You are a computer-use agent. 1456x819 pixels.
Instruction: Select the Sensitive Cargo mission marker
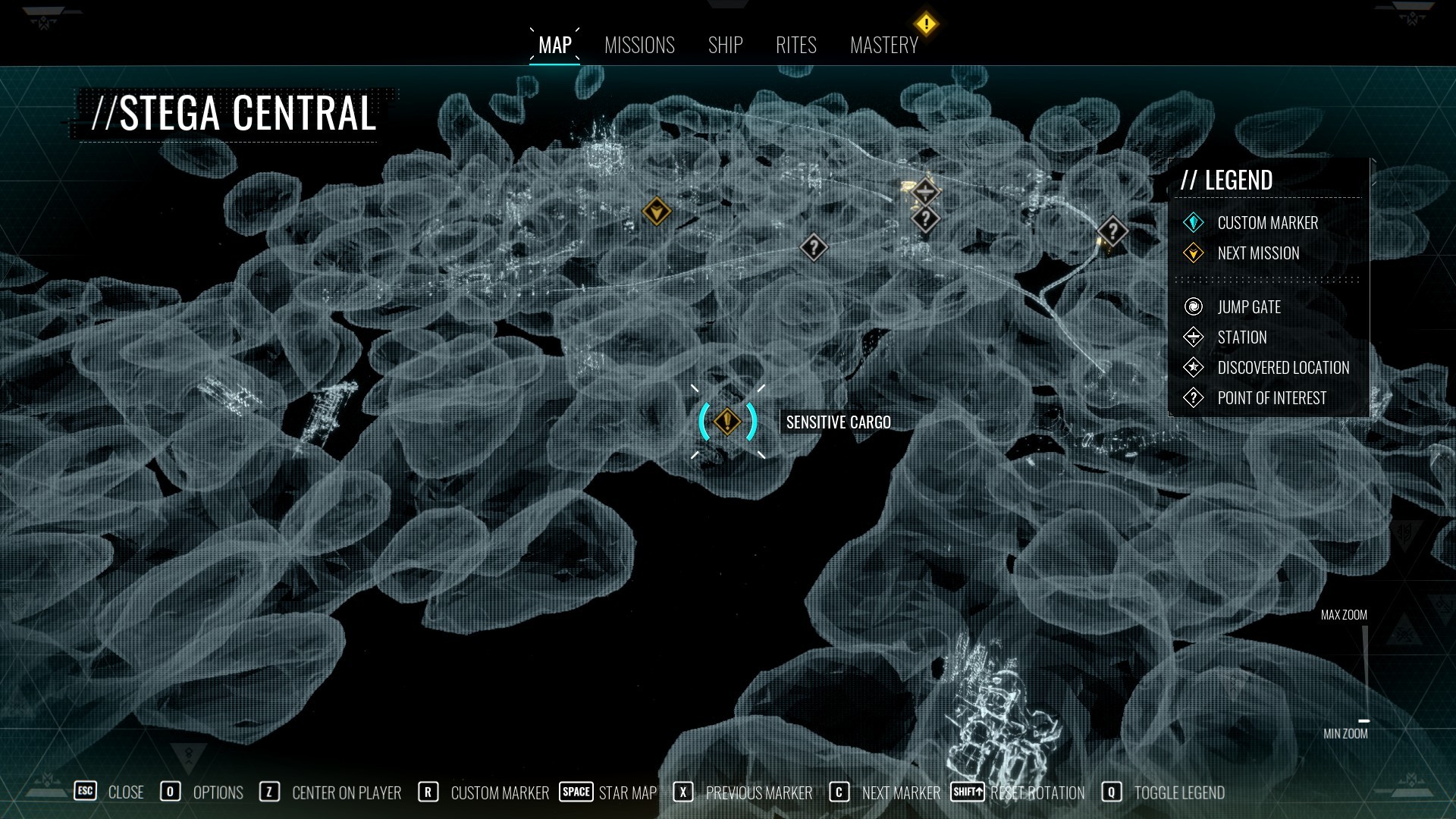(x=727, y=422)
